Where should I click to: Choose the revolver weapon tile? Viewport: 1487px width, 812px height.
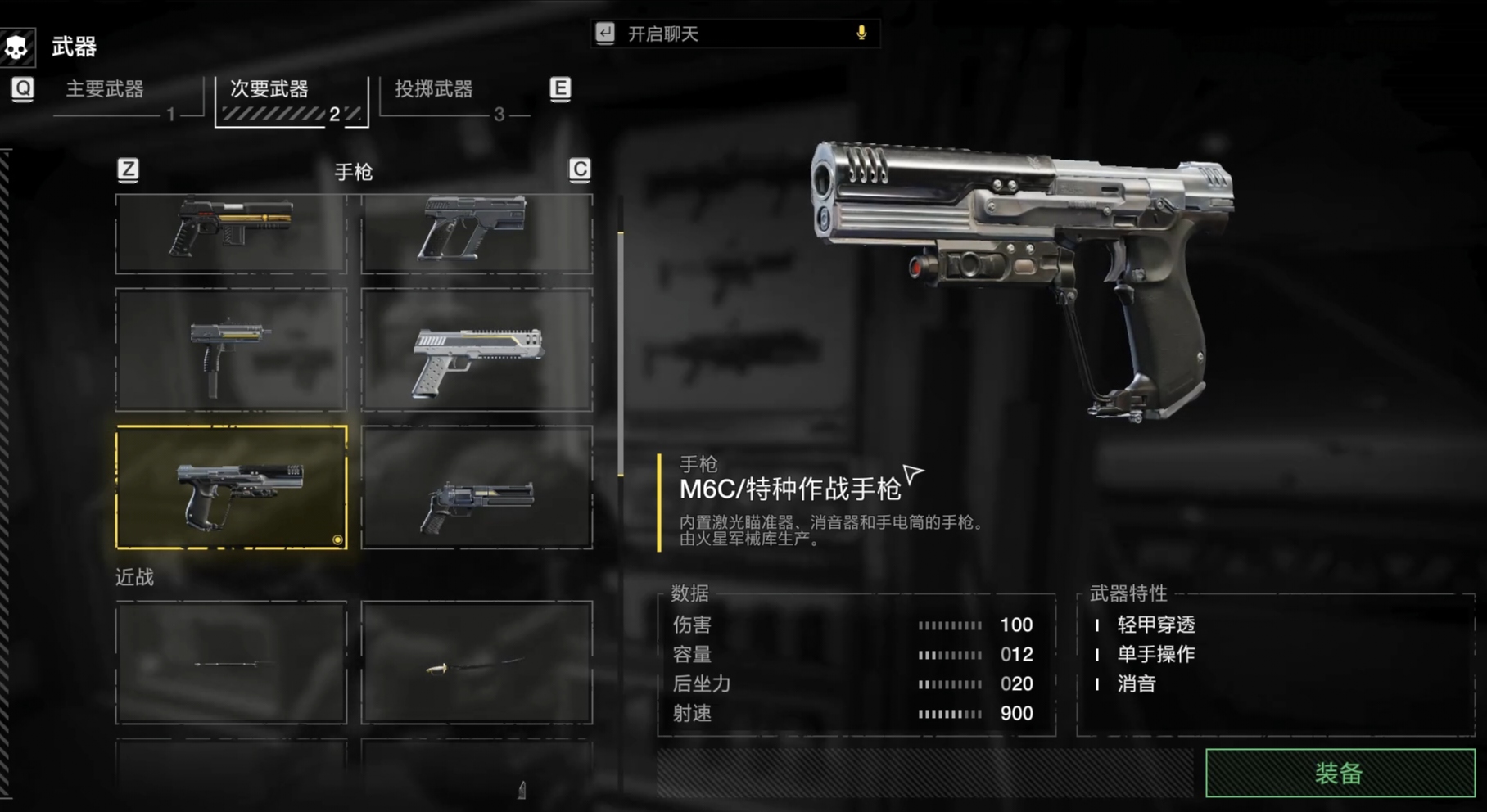pyautogui.click(x=477, y=487)
